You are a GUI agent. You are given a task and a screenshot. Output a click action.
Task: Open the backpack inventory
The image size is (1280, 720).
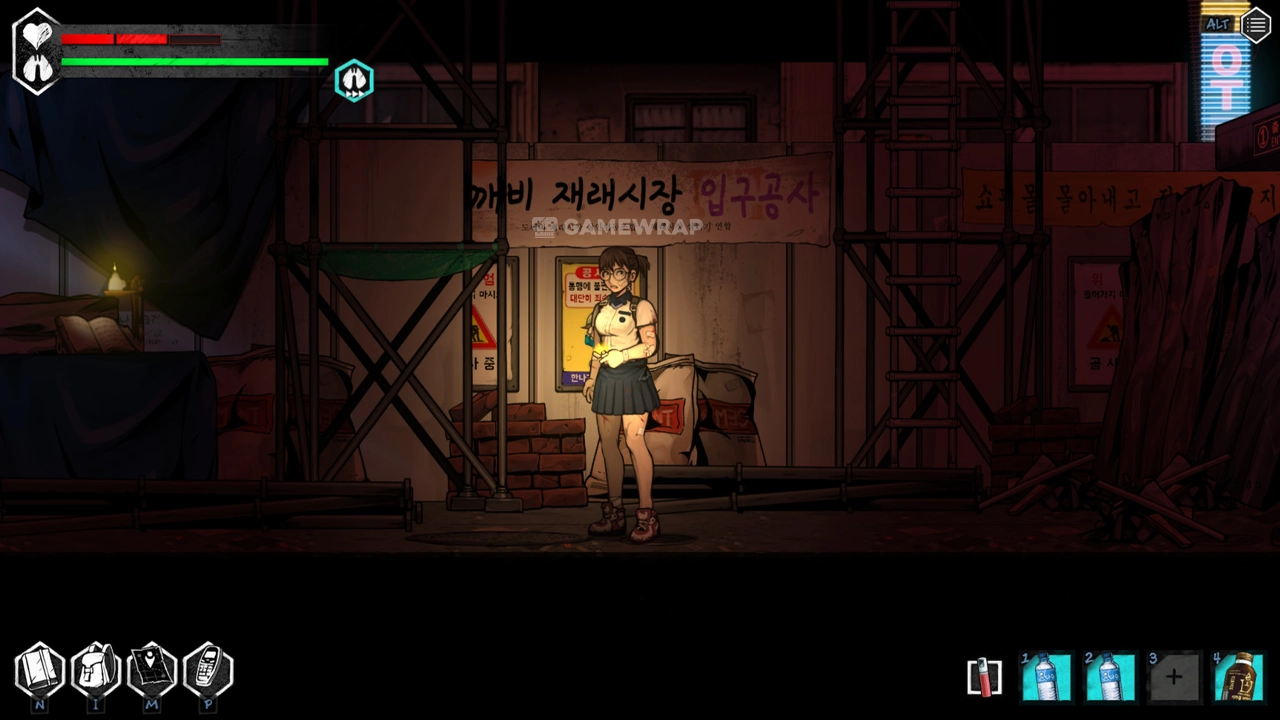[x=96, y=670]
